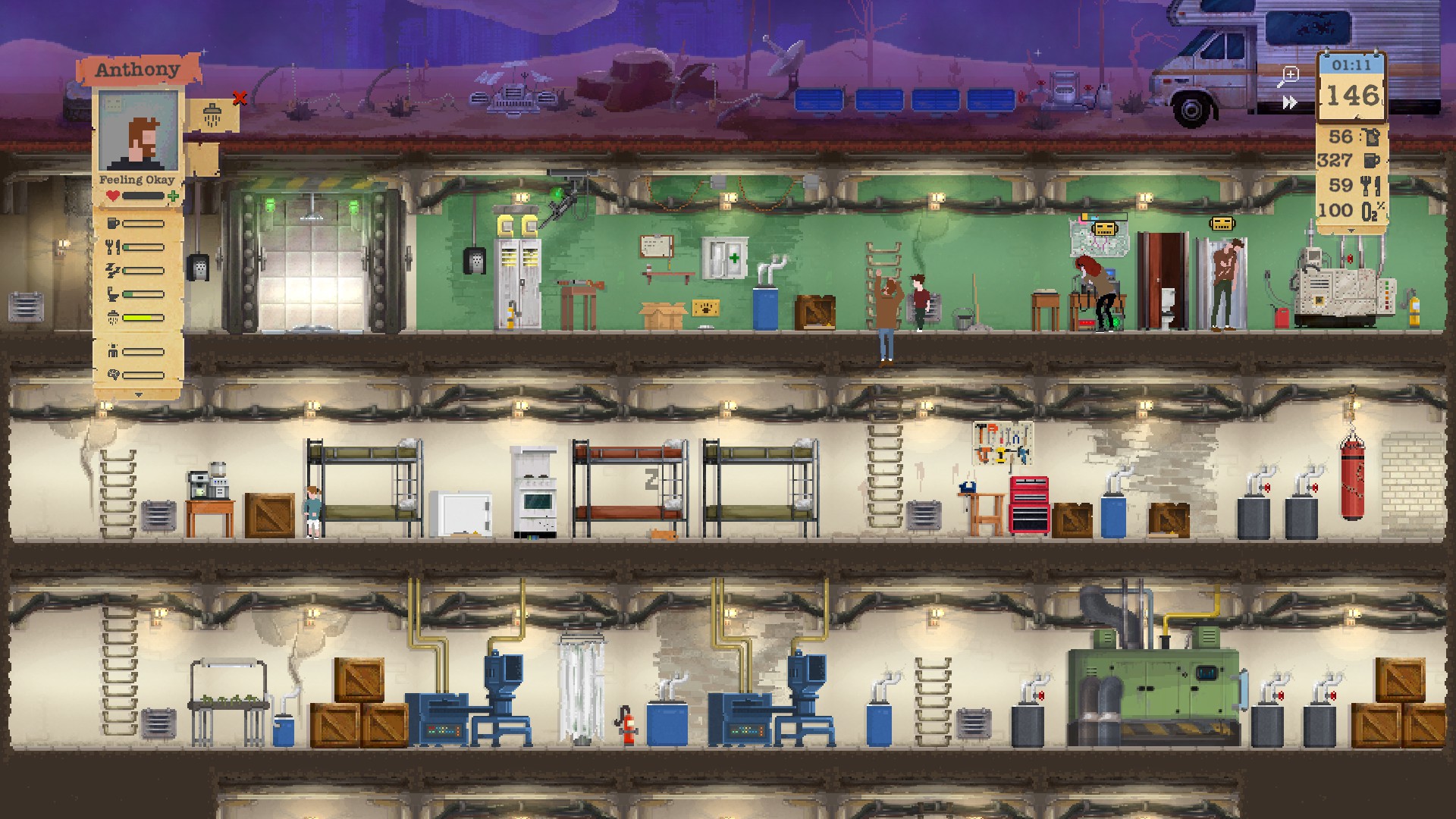The height and width of the screenshot is (819, 1456).
Task: Collapse Anthony's stats panel with the bottom arrow
Action: tap(138, 394)
